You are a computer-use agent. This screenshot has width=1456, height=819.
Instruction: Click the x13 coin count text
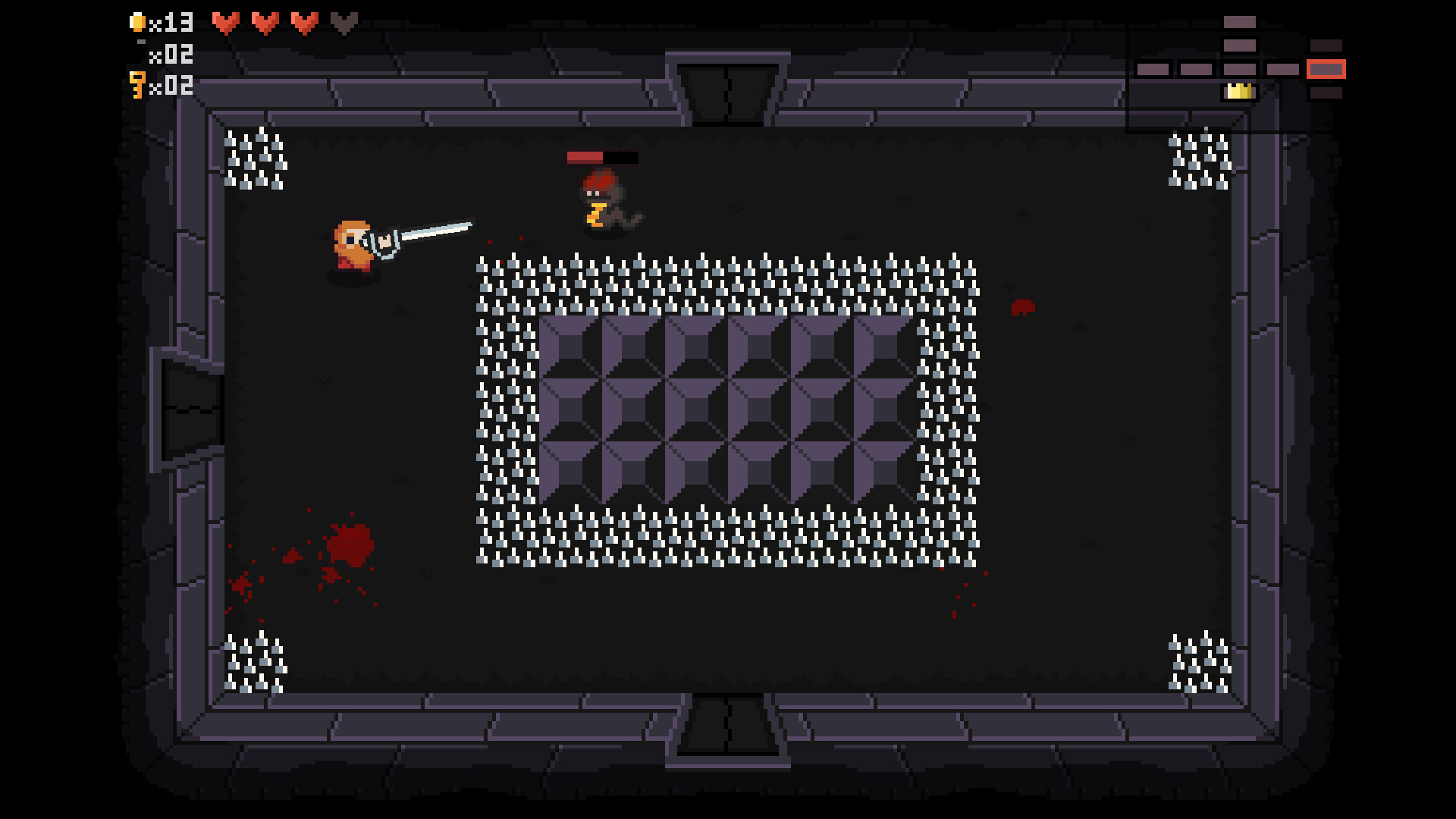[x=173, y=23]
